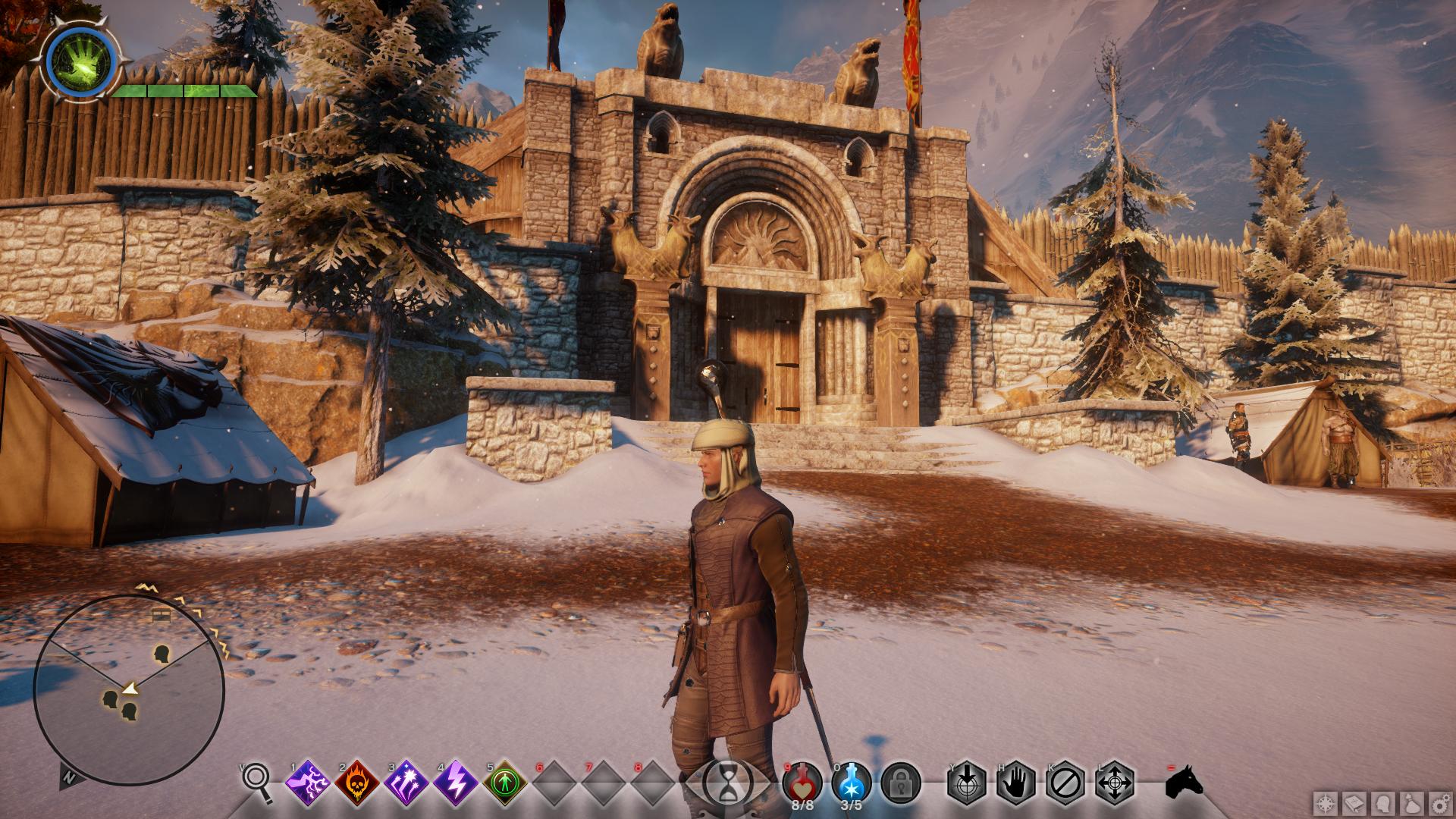Choose the open hand hold command

pyautogui.click(x=1015, y=782)
